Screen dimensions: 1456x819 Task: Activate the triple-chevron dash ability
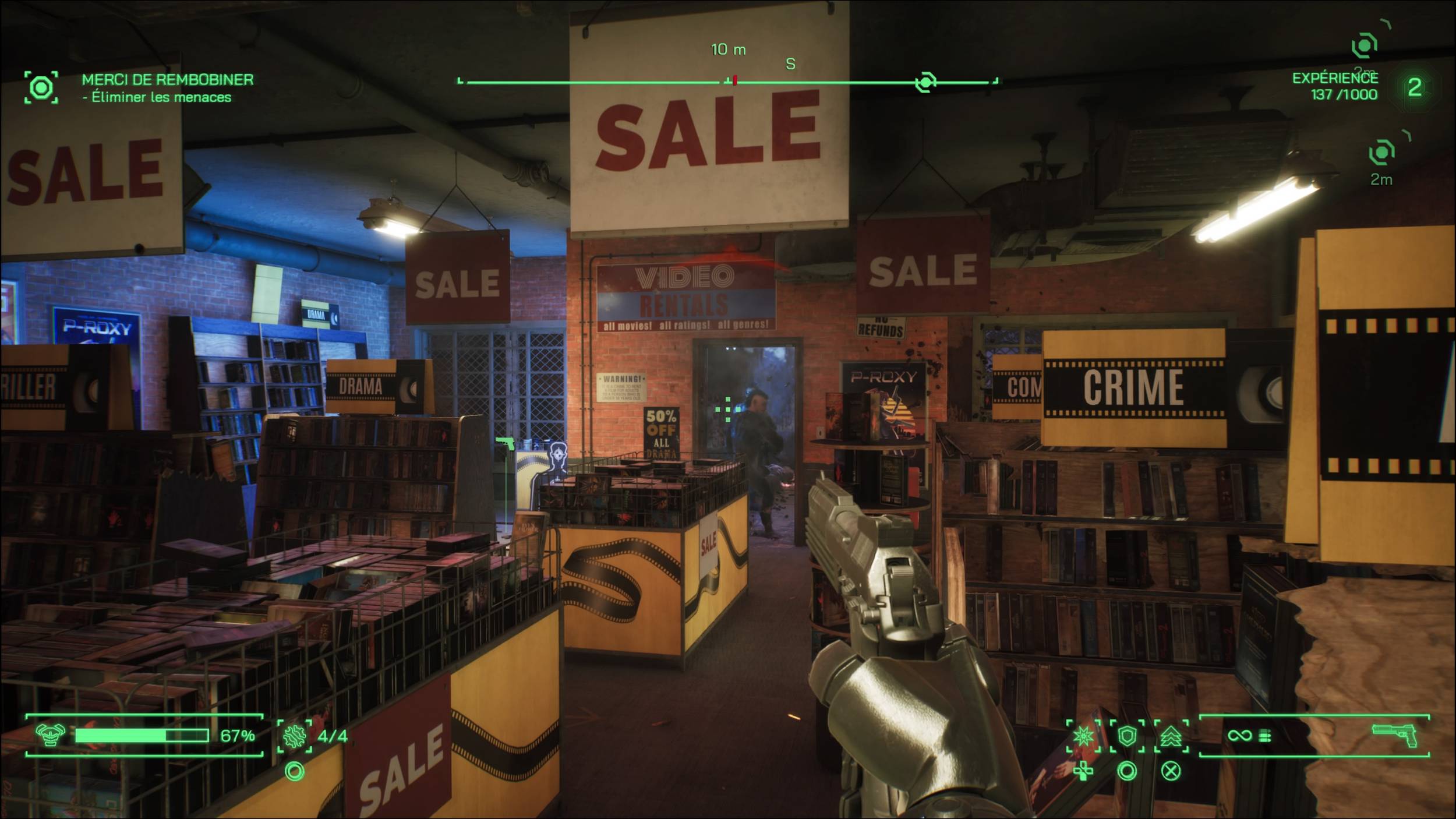coord(1171,736)
